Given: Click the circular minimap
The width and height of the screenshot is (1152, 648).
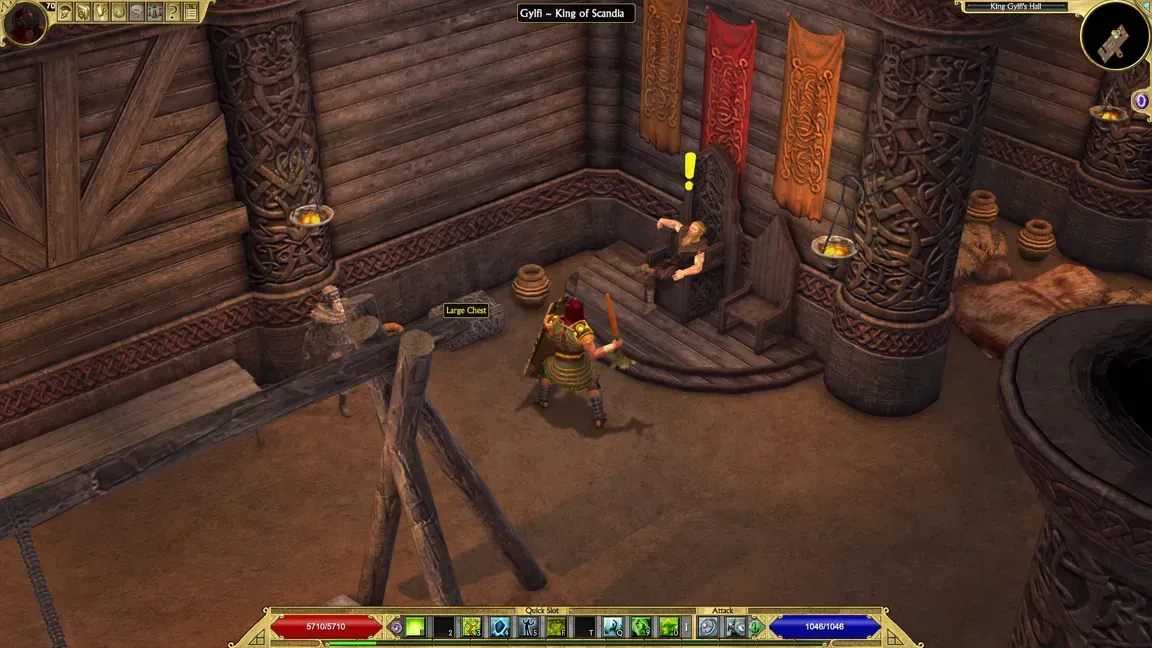Looking at the screenshot, I should pos(1115,35).
